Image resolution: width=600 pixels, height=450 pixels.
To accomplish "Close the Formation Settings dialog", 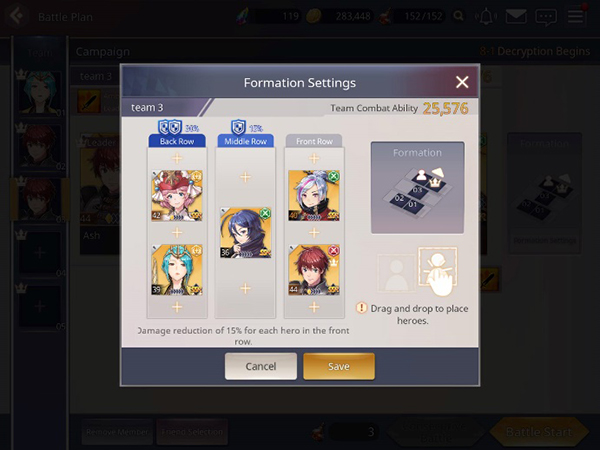I will coord(462,82).
